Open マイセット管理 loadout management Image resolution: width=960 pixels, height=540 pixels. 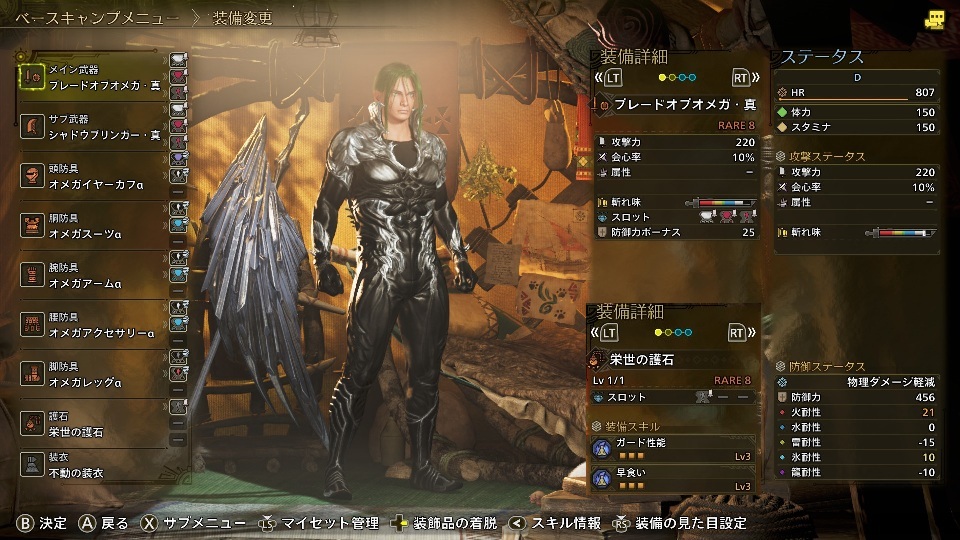pyautogui.click(x=320, y=522)
